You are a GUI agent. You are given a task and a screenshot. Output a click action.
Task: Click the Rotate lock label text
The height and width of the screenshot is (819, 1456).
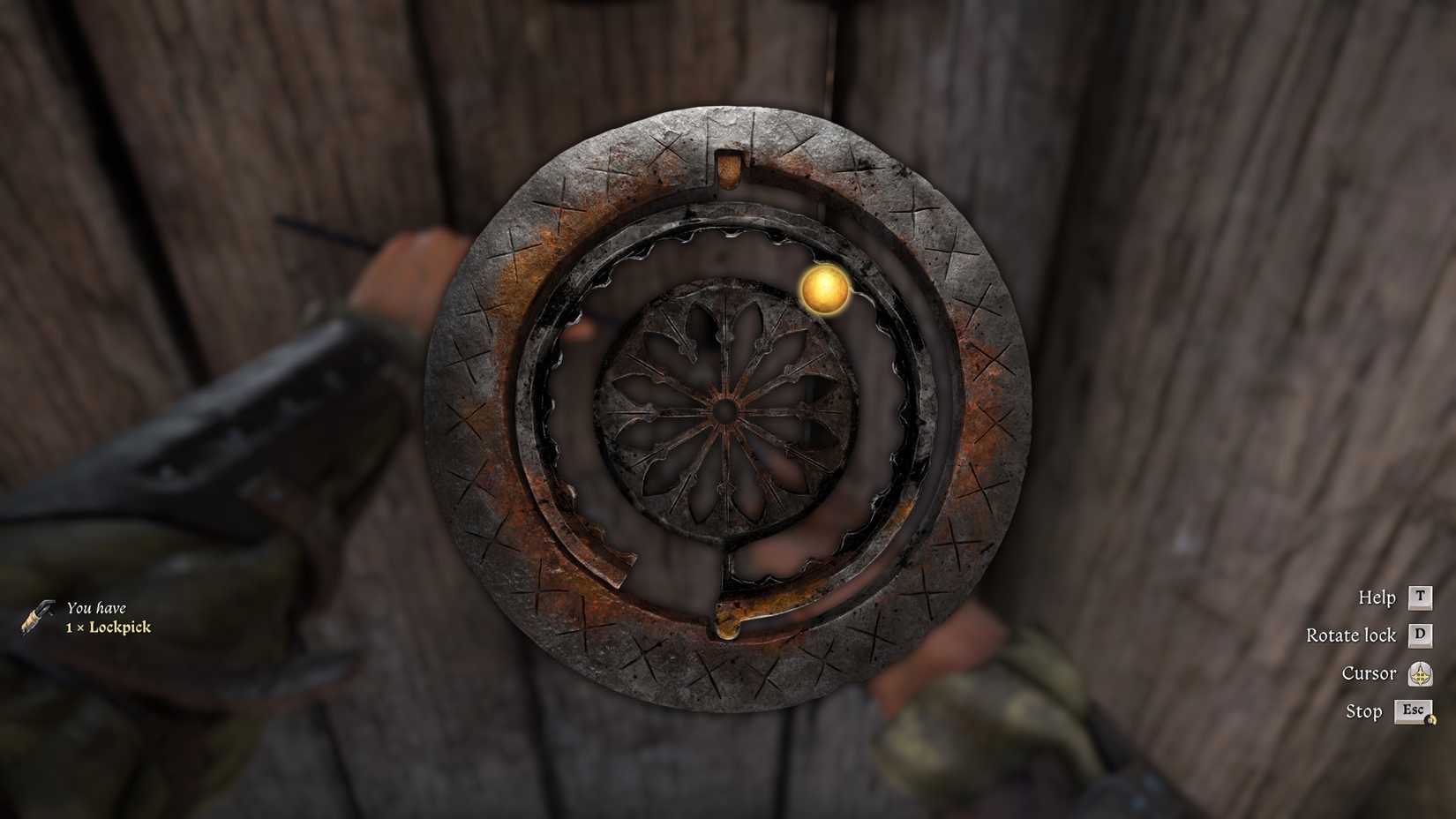pyautogui.click(x=1352, y=635)
